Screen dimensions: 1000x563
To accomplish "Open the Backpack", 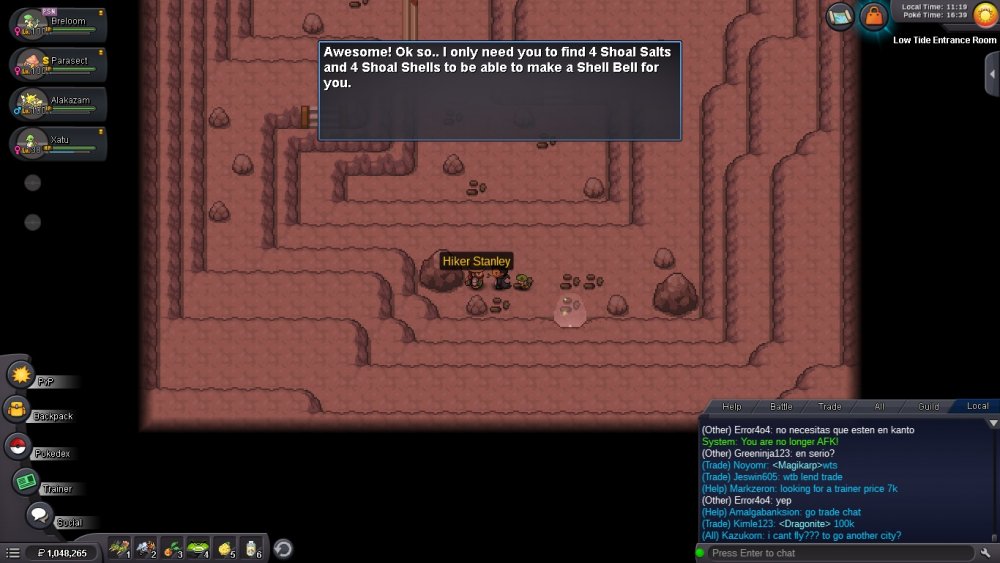I will (x=18, y=411).
